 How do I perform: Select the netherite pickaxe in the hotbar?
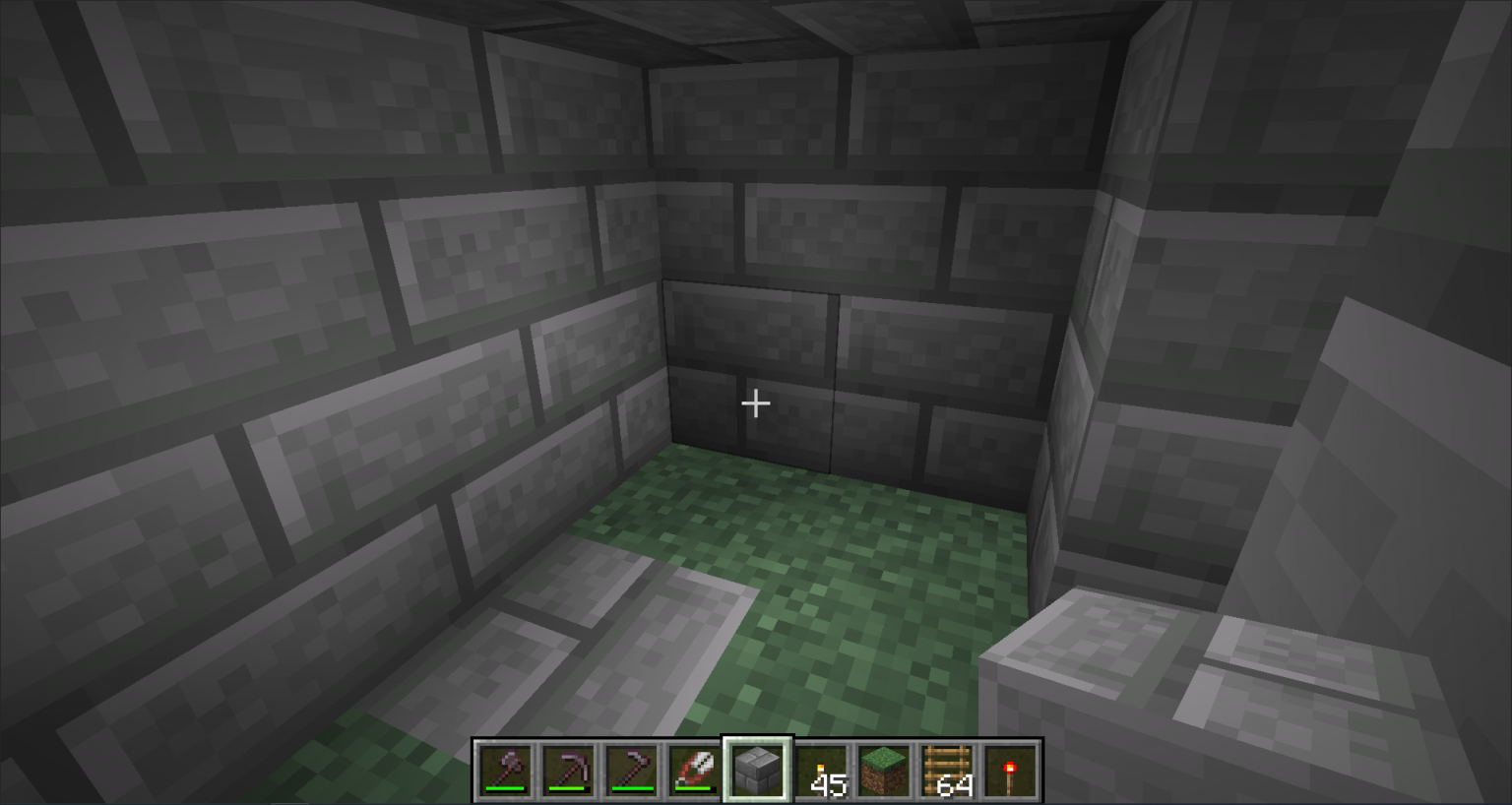pyautogui.click(x=567, y=768)
